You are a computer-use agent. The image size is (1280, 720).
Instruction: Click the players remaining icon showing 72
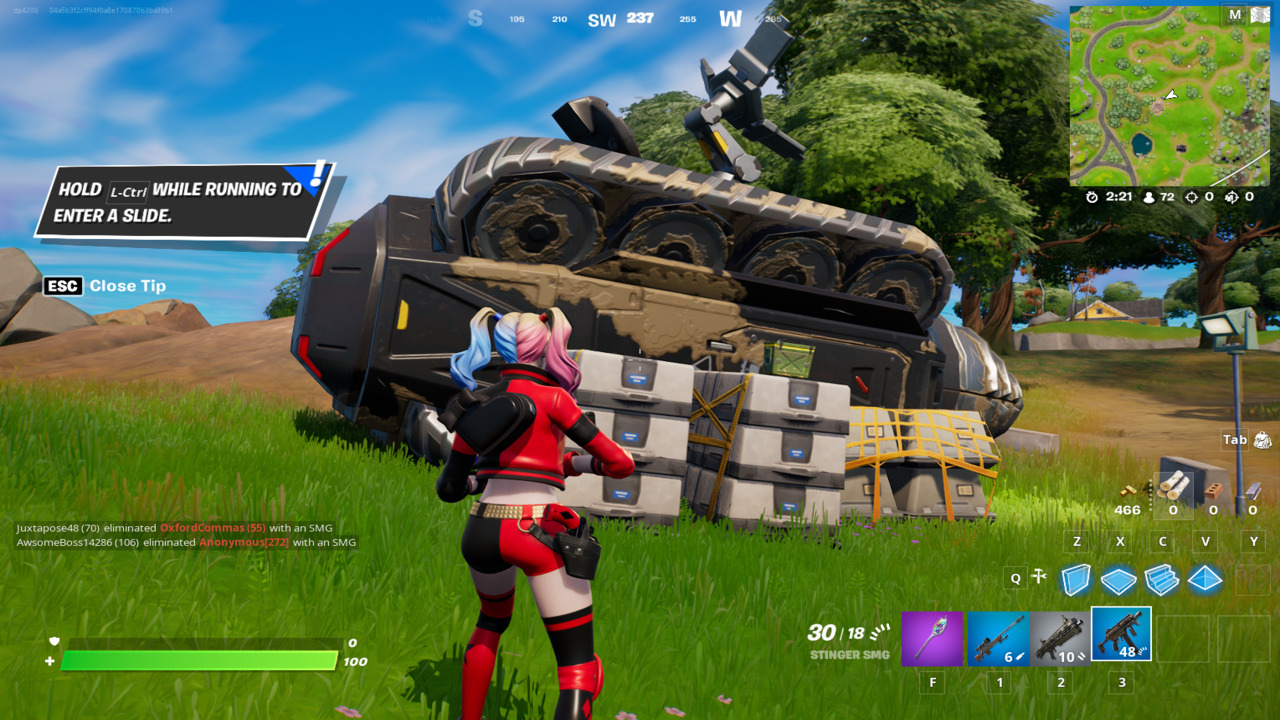(x=1148, y=197)
